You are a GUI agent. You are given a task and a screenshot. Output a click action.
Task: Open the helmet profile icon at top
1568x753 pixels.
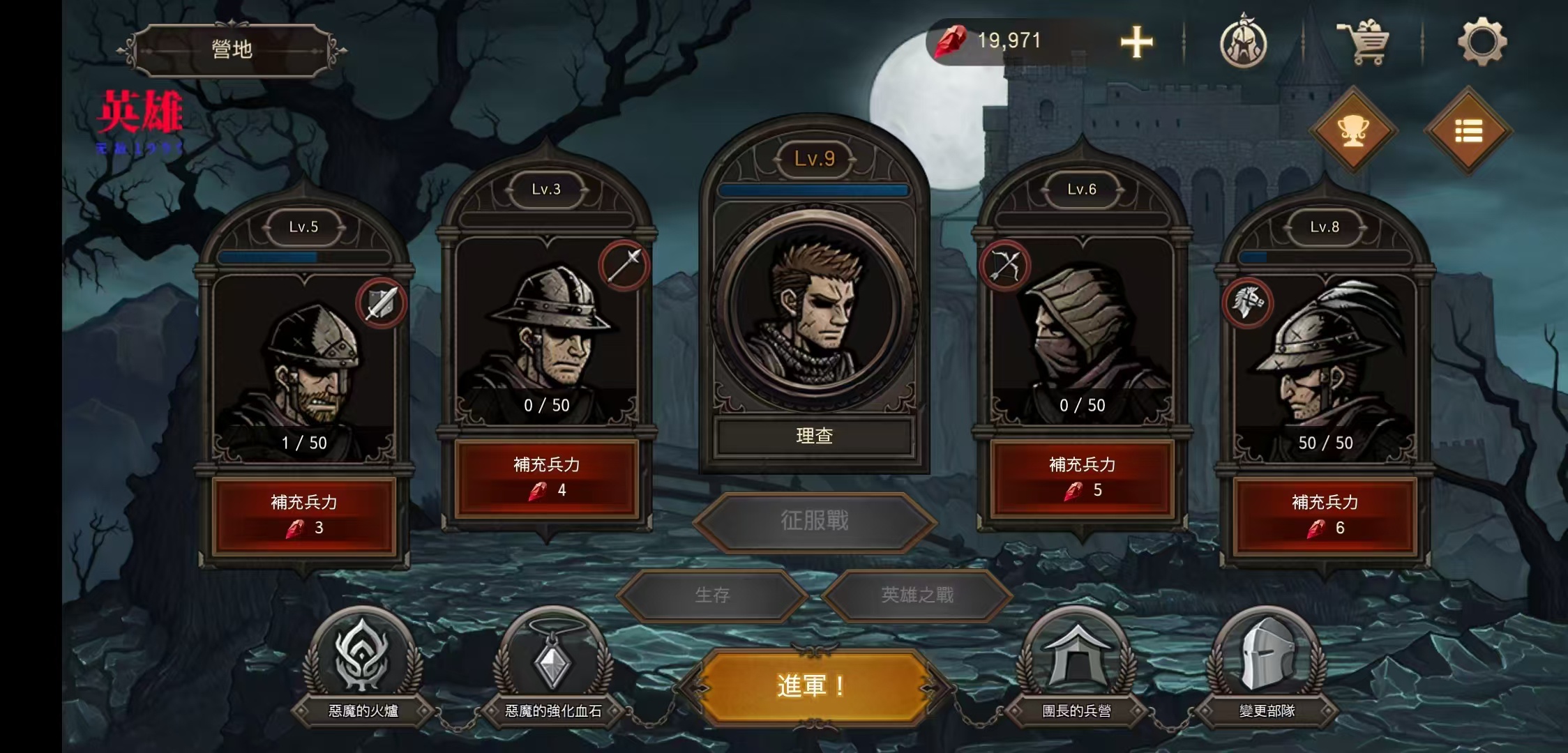1244,43
